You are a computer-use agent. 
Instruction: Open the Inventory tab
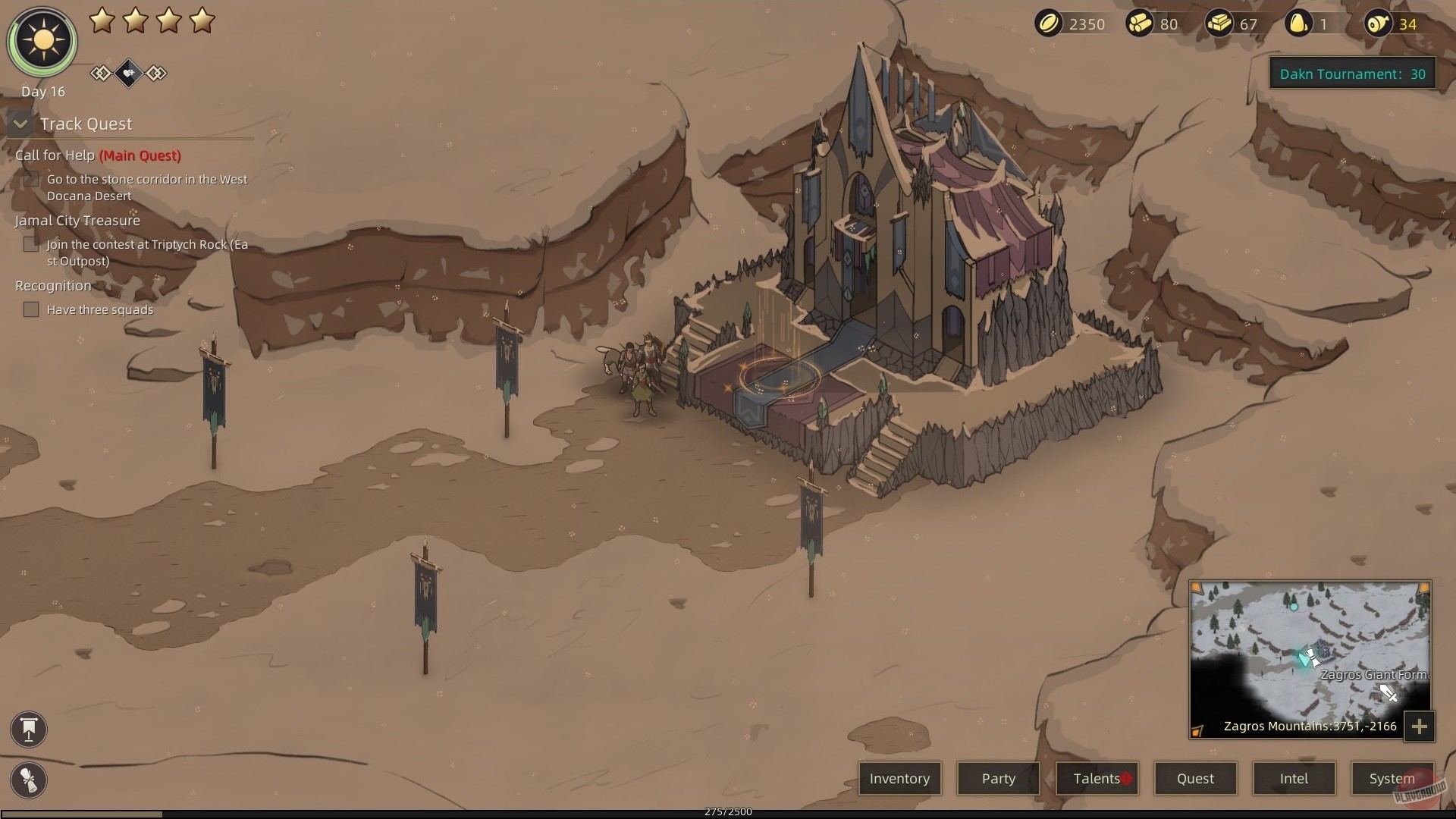tap(899, 778)
